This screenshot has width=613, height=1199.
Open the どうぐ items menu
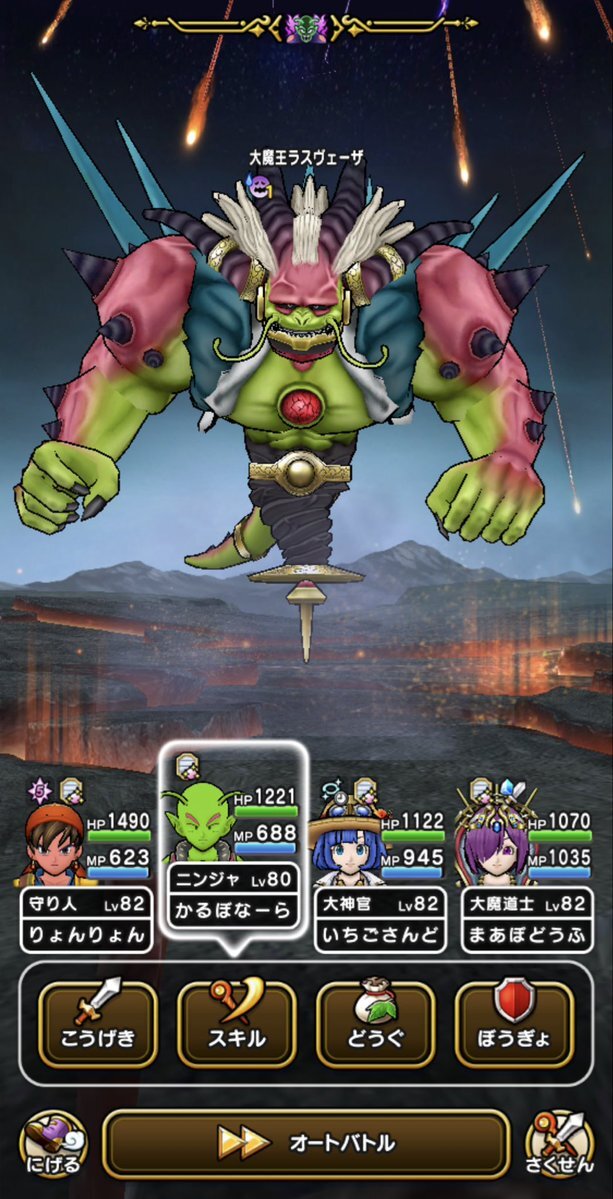coord(375,1023)
